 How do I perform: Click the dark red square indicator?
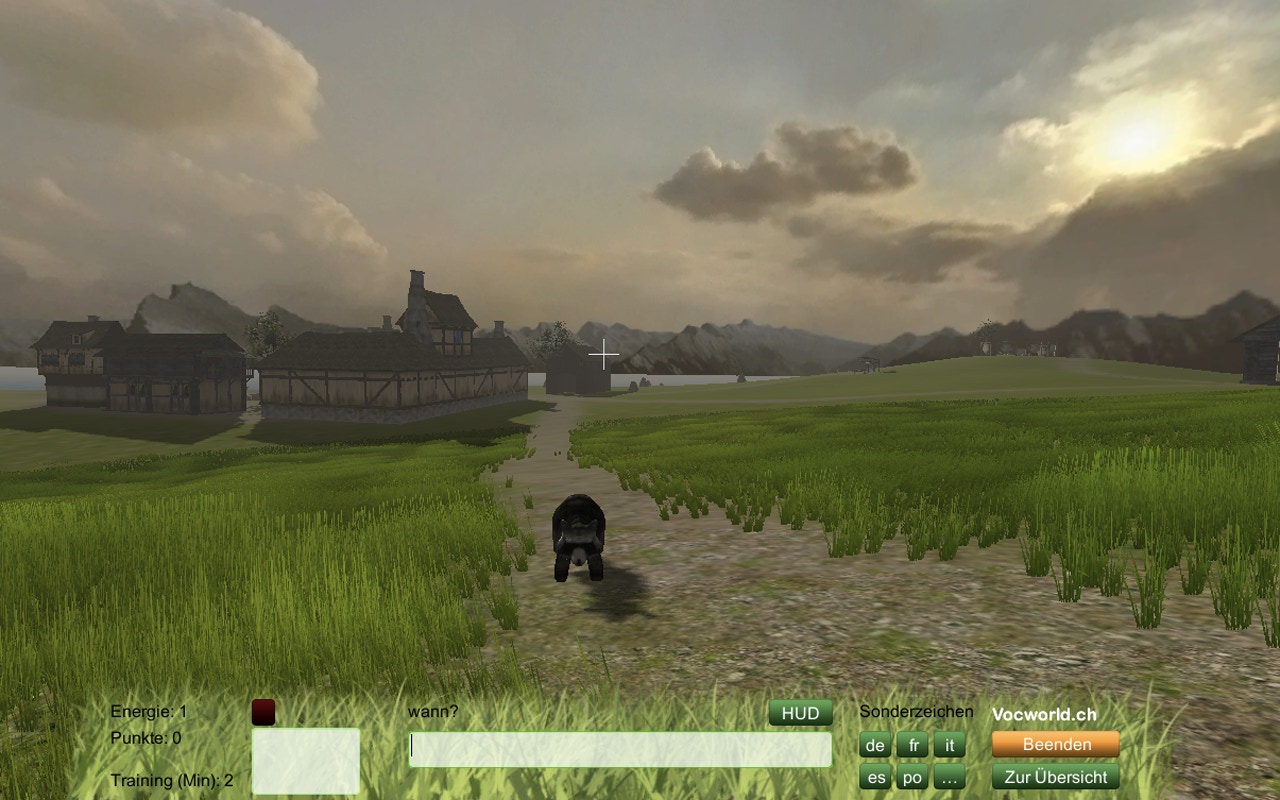click(x=263, y=712)
